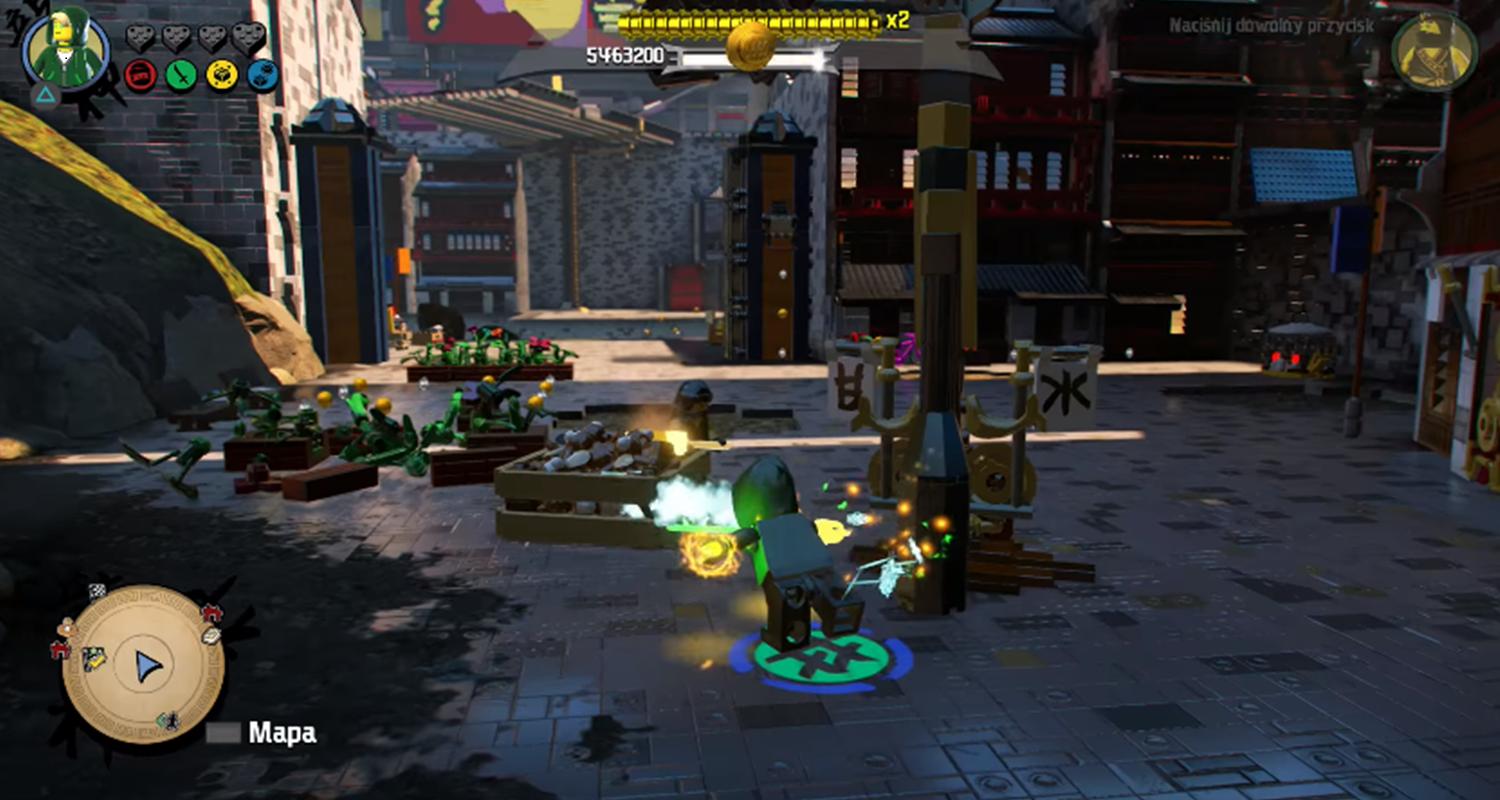Click the yellow checkmark marker on the minimap

95,657
